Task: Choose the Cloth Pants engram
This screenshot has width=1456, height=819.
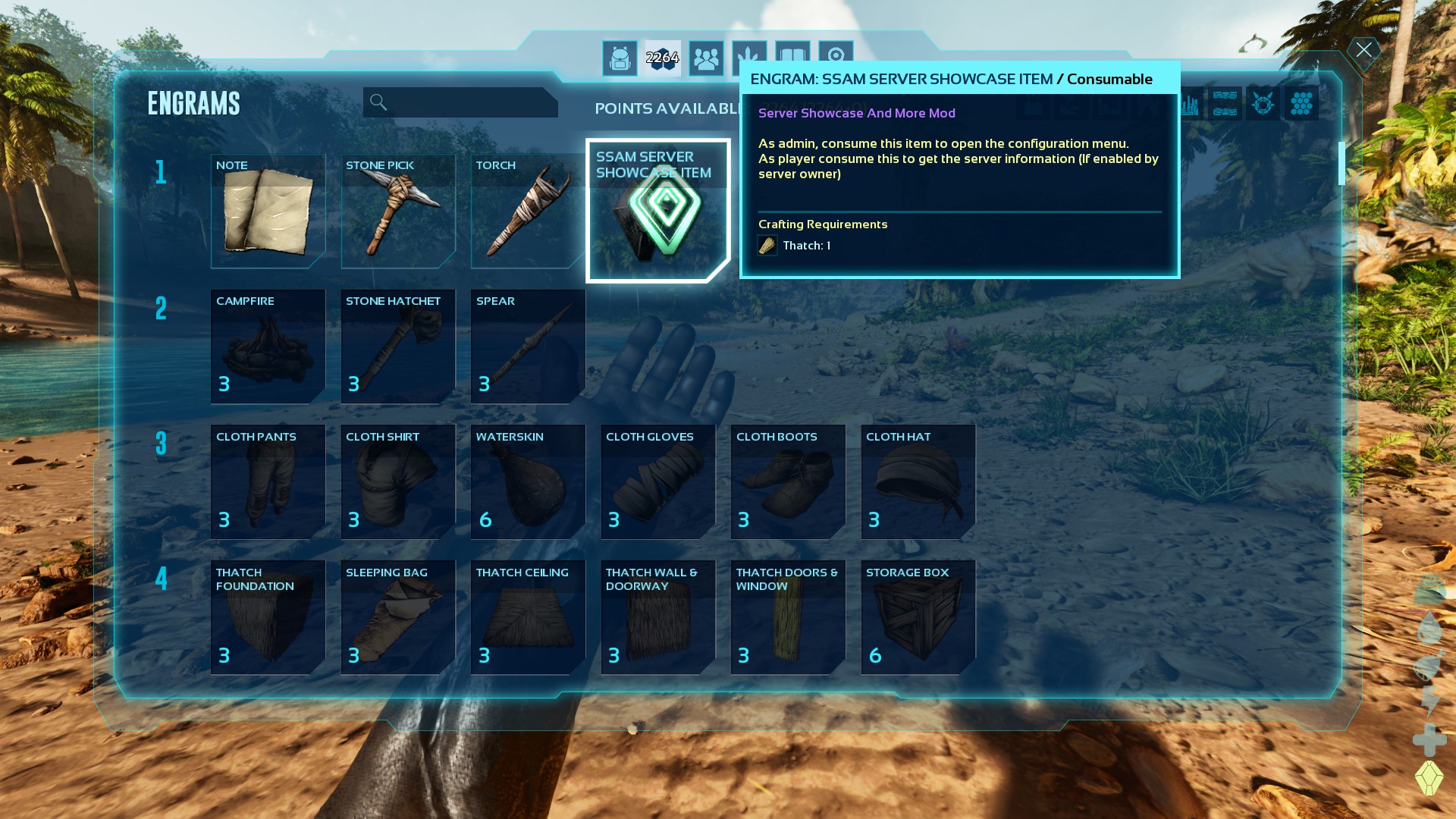Action: [x=268, y=482]
